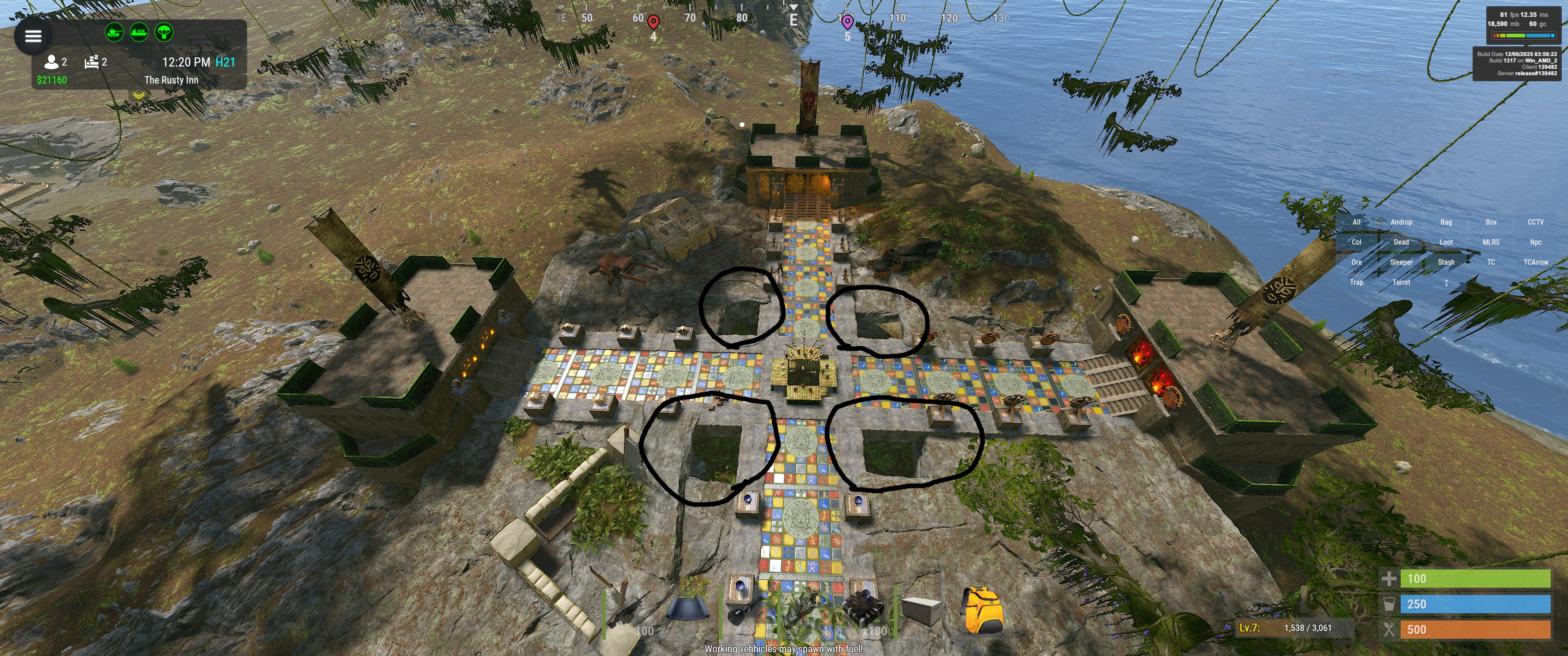Toggle the Stash filter
Viewport: 1568px width, 656px height.
click(1446, 262)
